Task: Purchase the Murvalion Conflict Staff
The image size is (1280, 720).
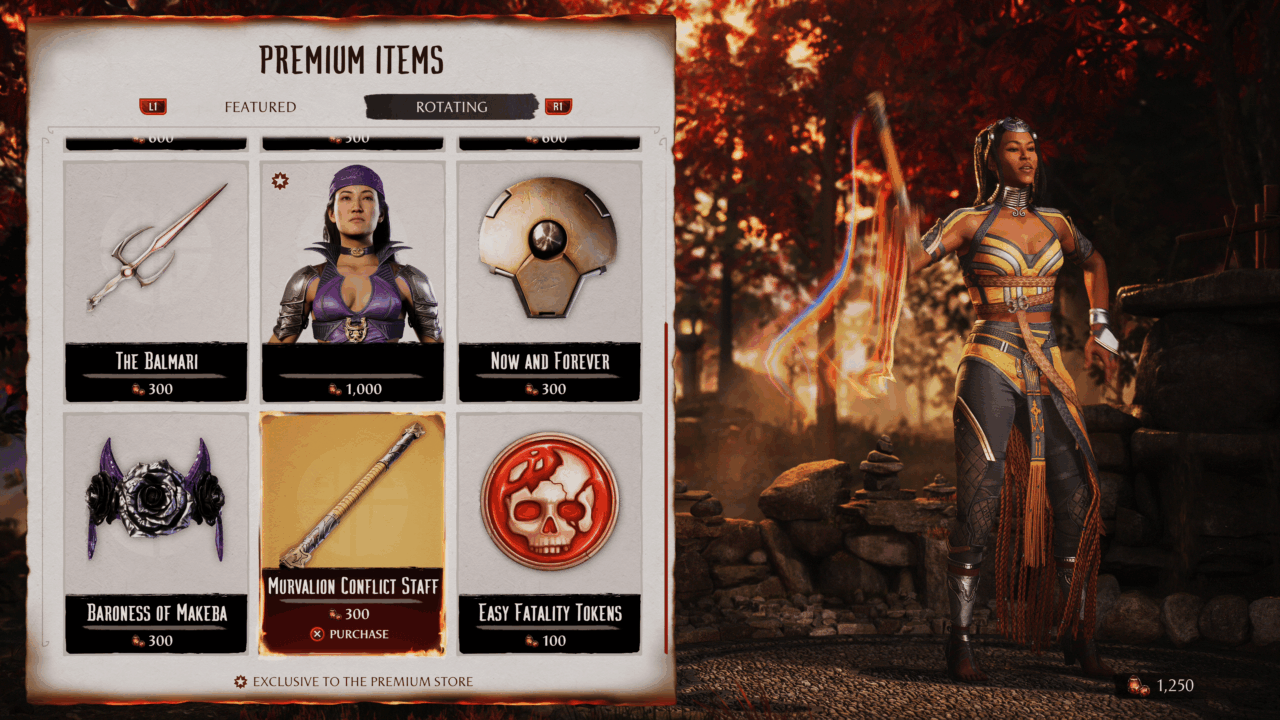Action: coord(351,634)
